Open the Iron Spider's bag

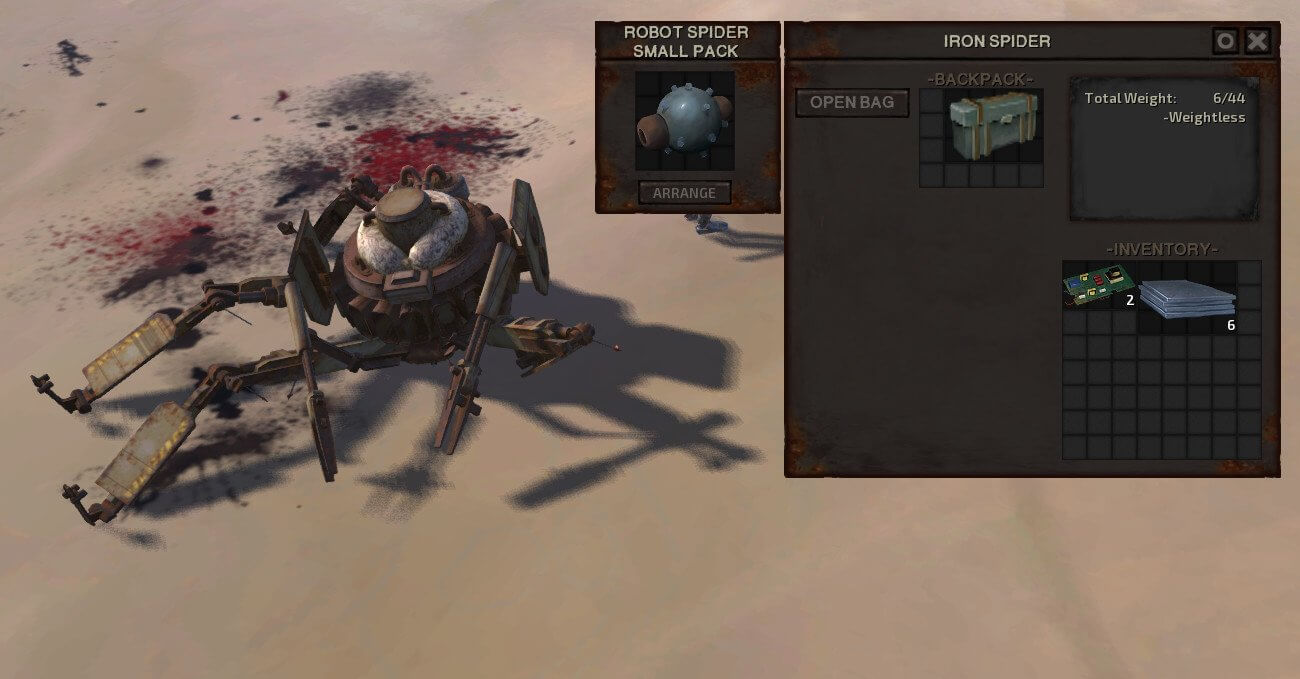pos(852,103)
